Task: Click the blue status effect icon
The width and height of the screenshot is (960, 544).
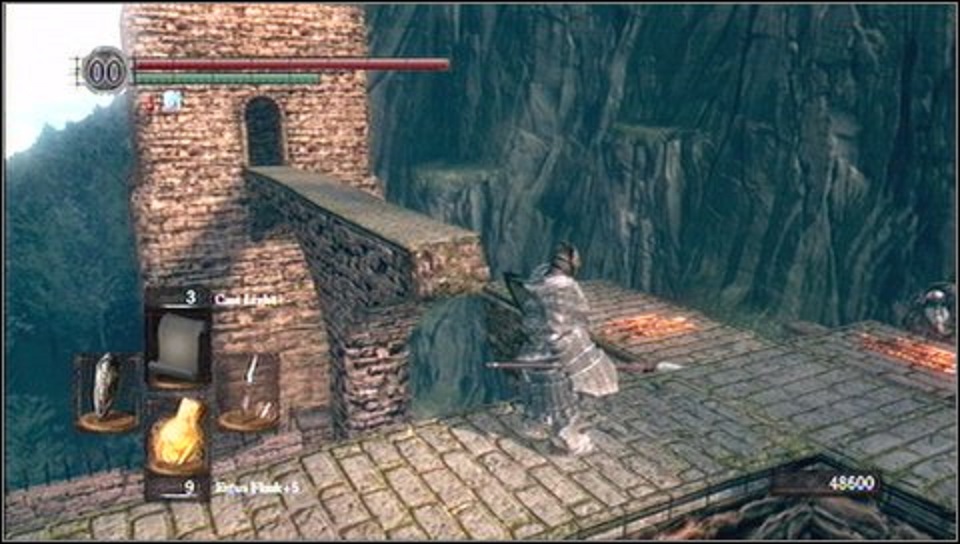Action: [x=172, y=99]
